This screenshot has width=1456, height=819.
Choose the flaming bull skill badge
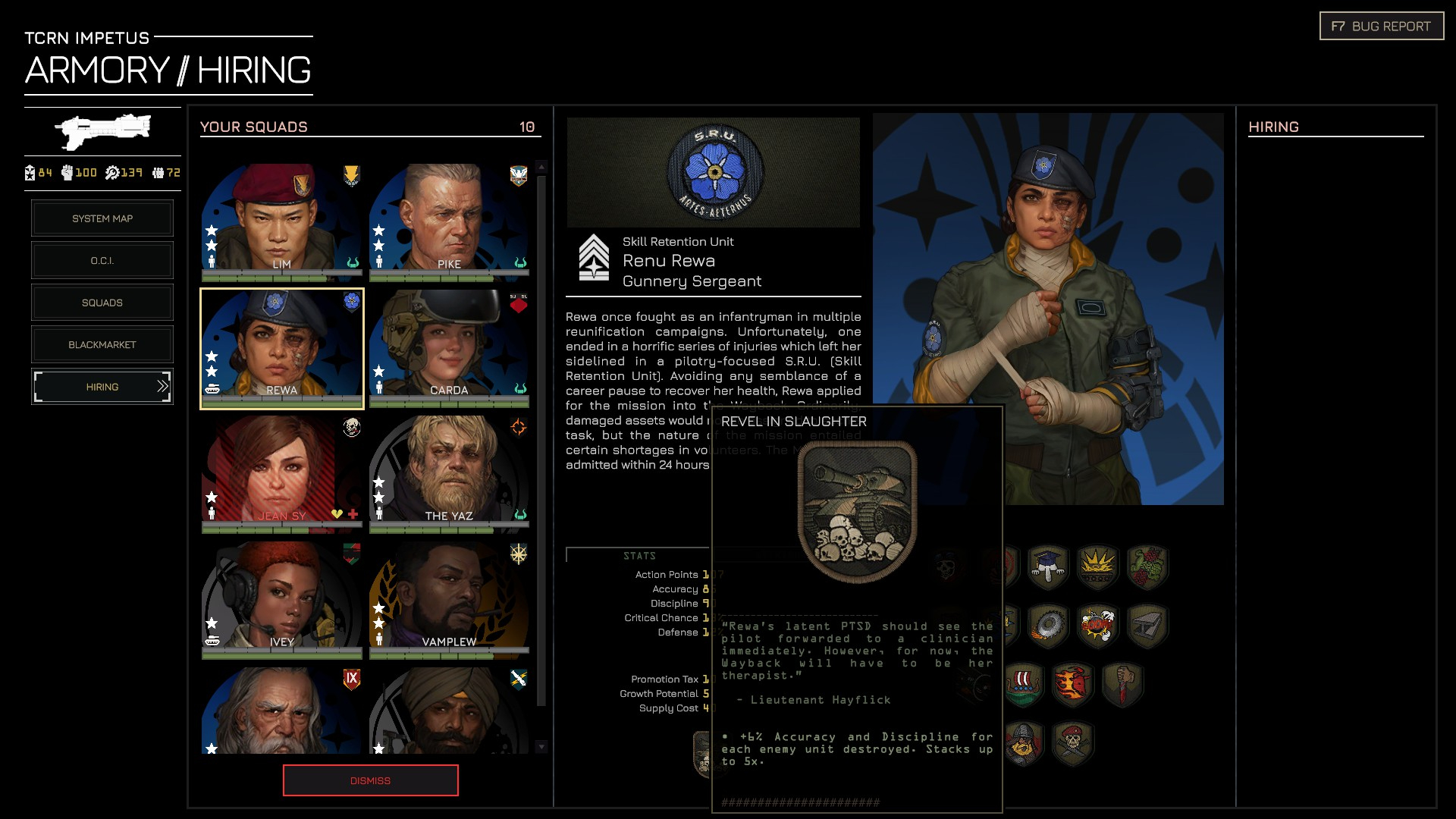1072,685
